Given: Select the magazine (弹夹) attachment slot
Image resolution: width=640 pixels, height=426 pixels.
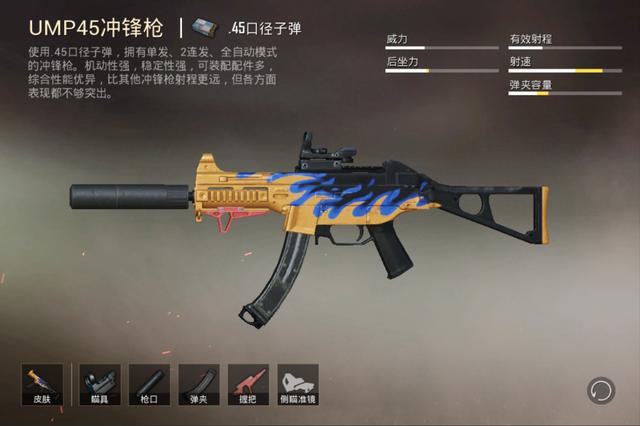Looking at the screenshot, I should [x=199, y=384].
